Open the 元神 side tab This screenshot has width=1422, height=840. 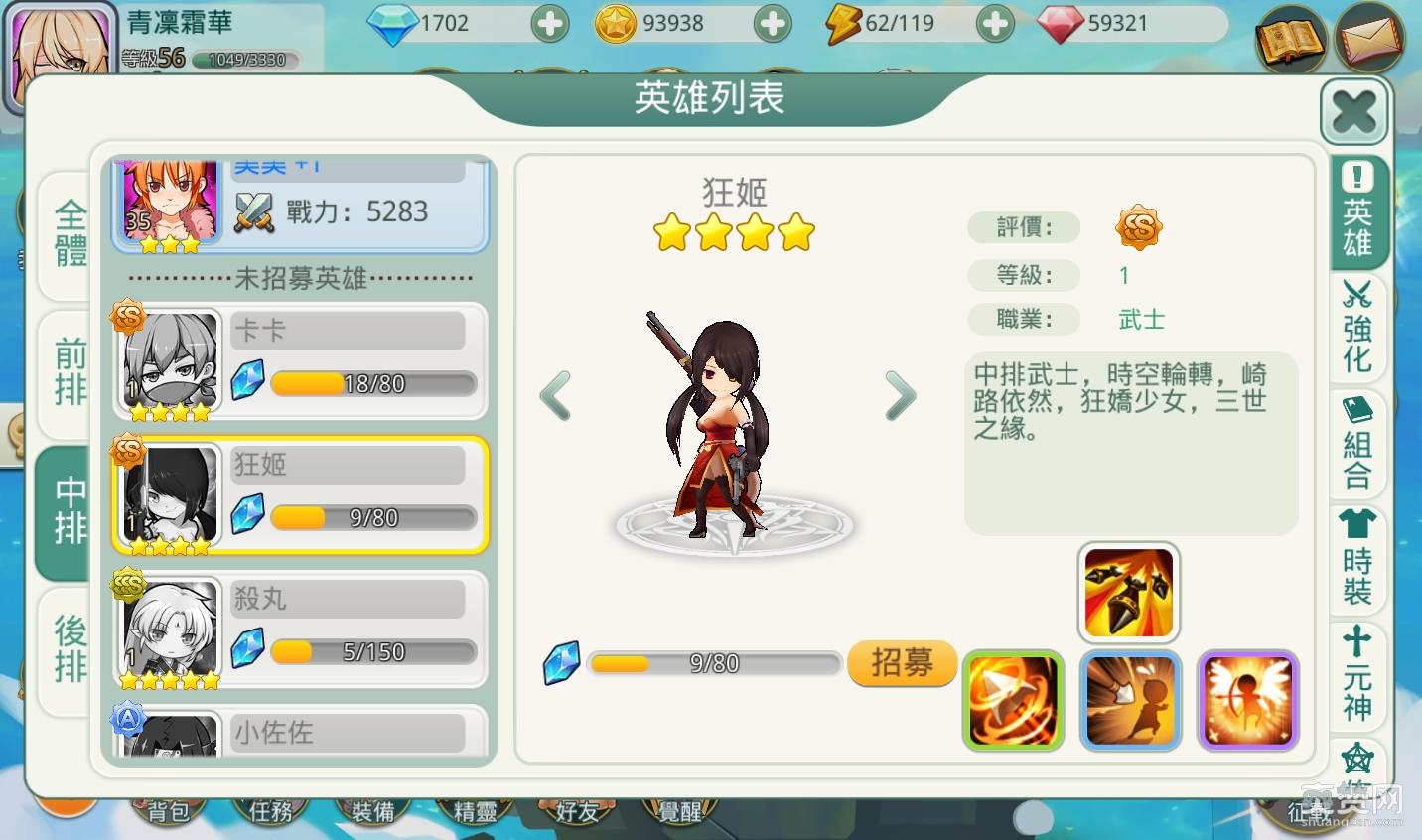tap(1356, 674)
